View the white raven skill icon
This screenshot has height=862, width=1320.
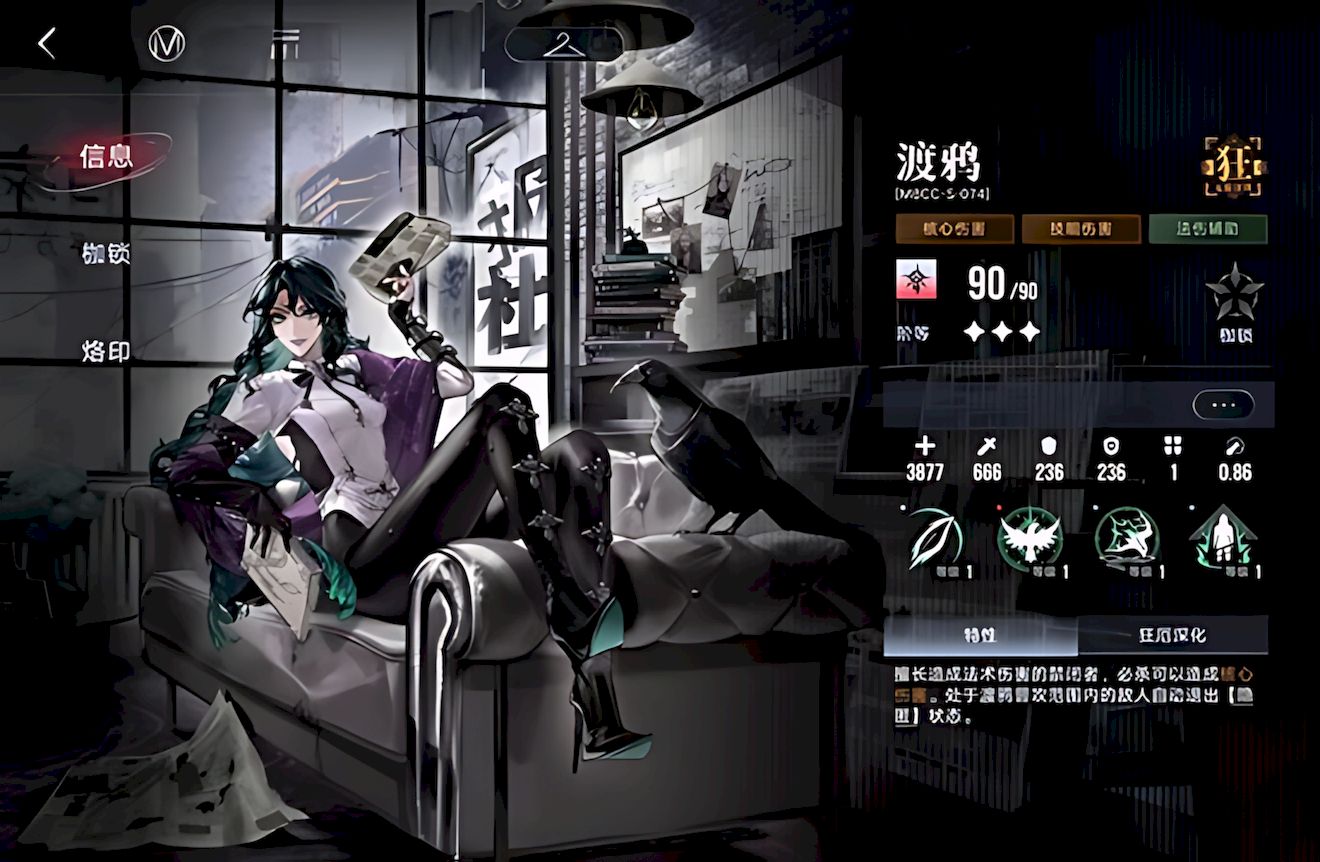(1030, 538)
